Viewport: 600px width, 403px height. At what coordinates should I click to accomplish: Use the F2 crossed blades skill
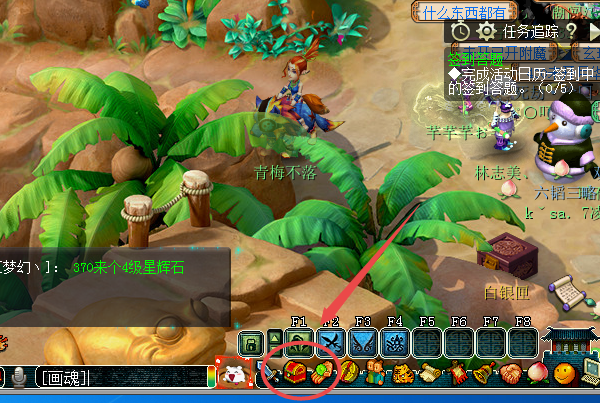pos(330,343)
